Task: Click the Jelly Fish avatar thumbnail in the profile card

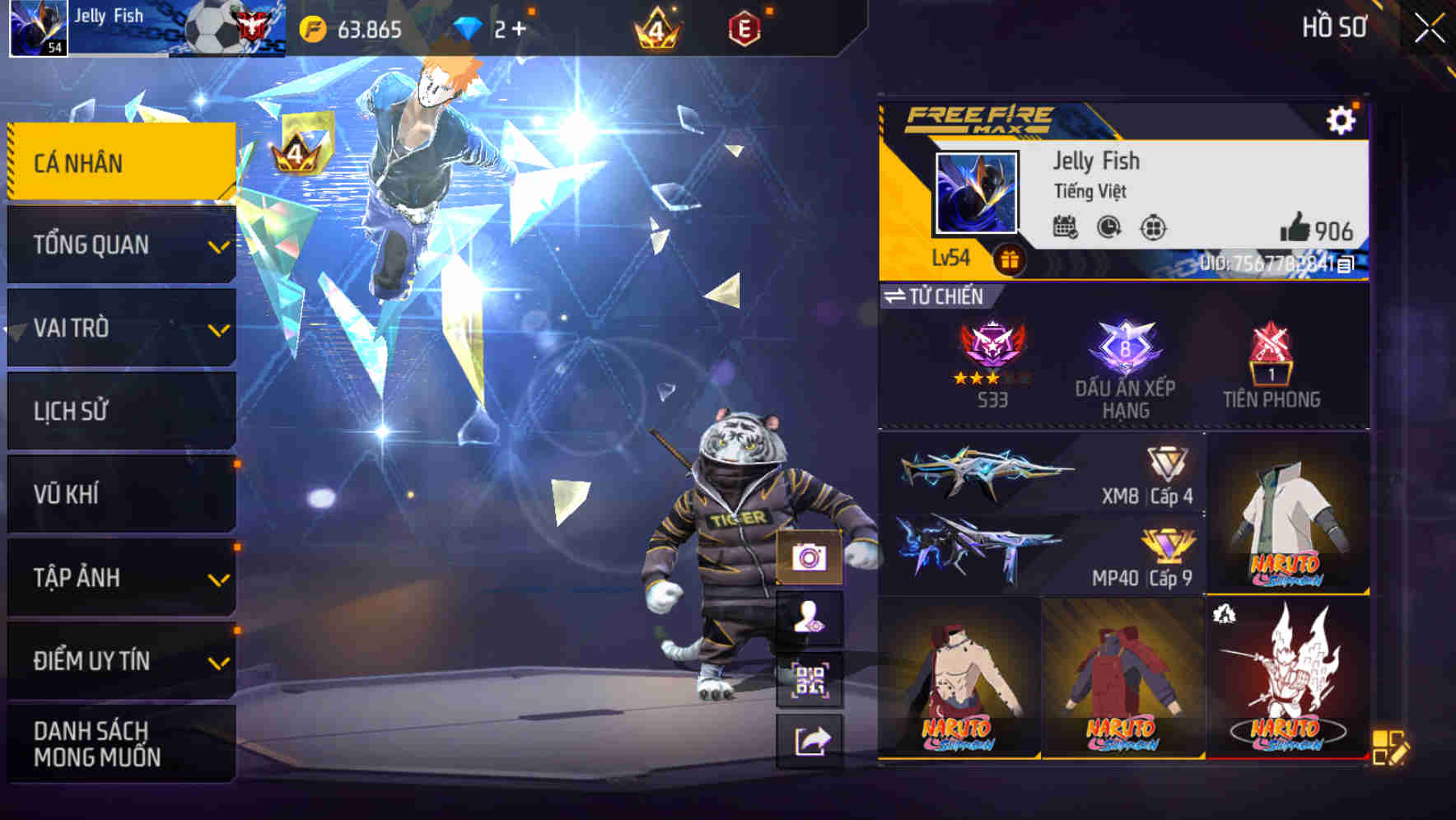Action: [x=977, y=194]
